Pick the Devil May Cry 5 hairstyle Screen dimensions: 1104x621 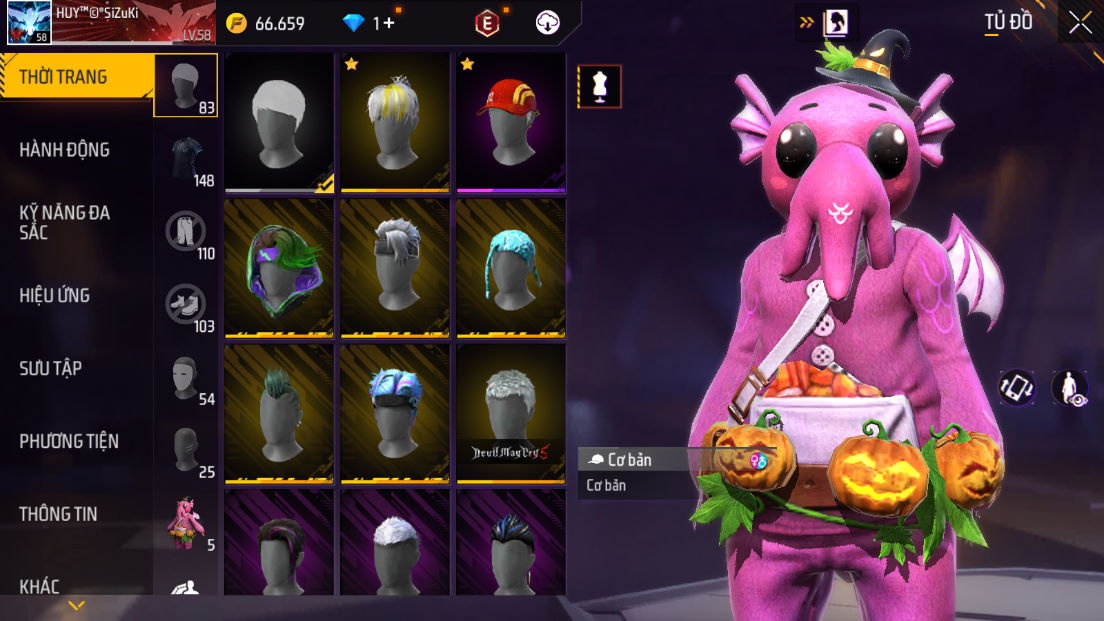[x=511, y=413]
